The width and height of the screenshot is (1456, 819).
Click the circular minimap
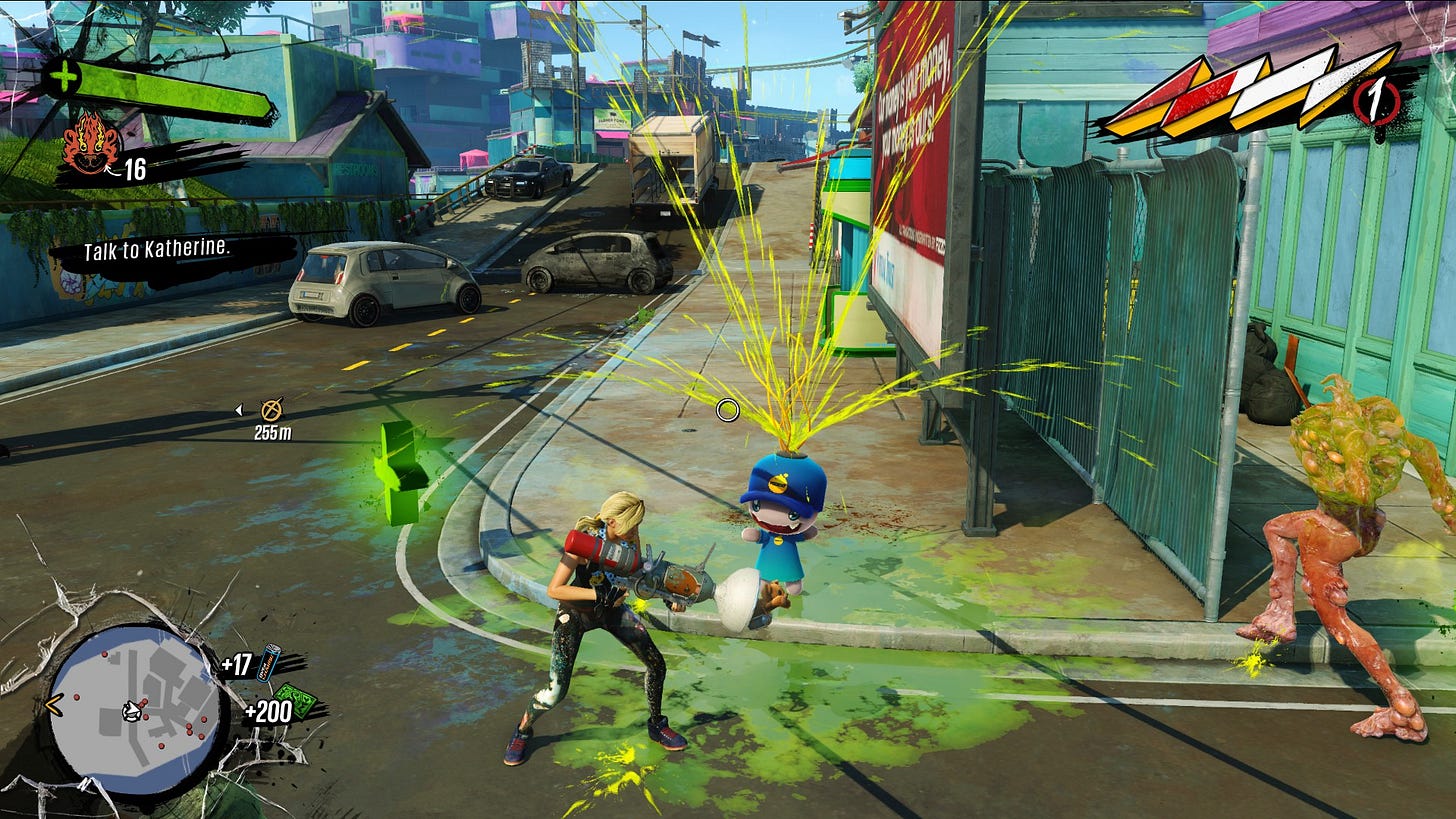pyautogui.click(x=135, y=709)
